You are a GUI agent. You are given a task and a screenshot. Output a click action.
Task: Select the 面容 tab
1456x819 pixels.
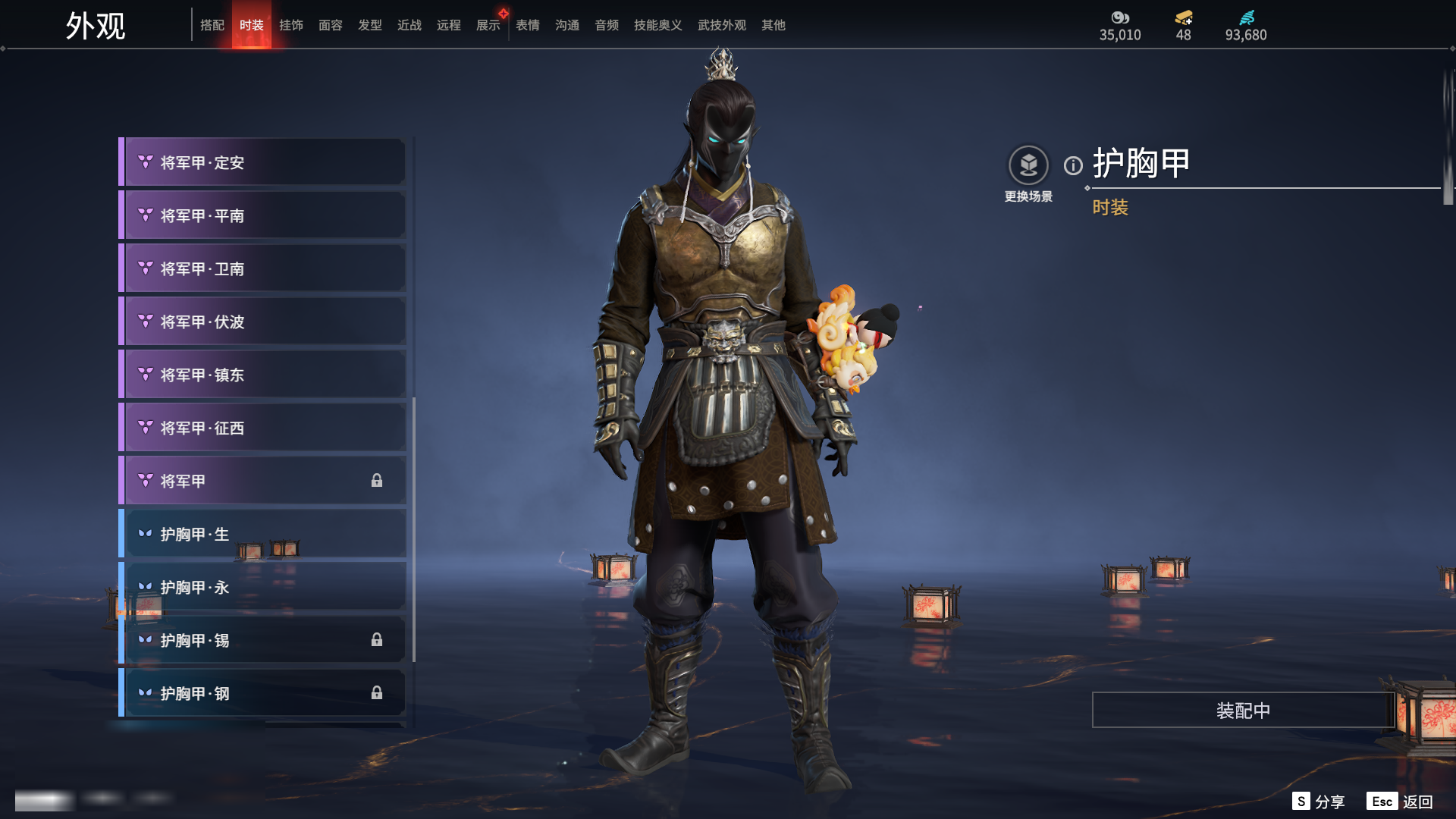pyautogui.click(x=331, y=25)
